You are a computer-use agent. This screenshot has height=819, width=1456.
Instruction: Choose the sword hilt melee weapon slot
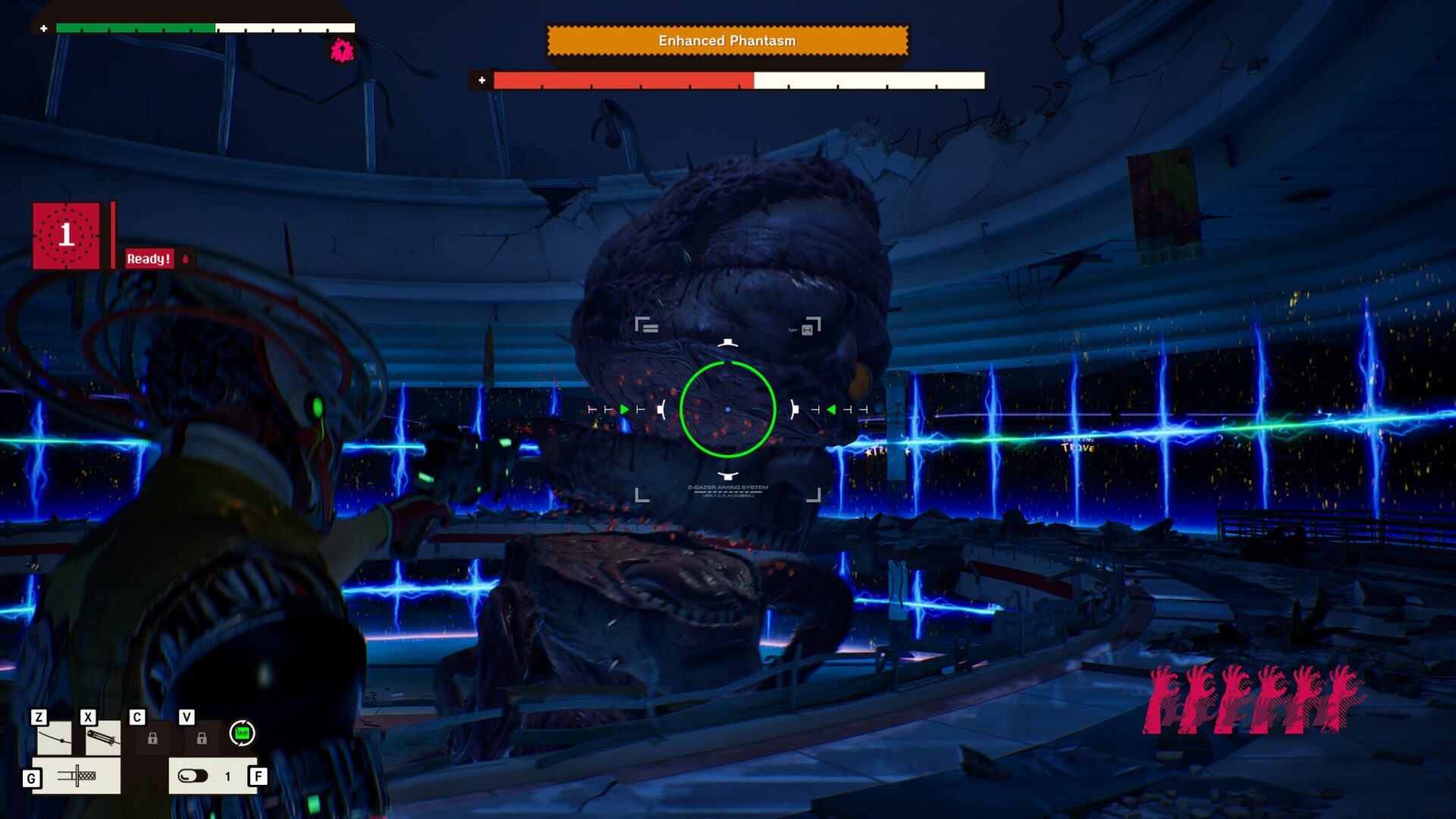77,776
